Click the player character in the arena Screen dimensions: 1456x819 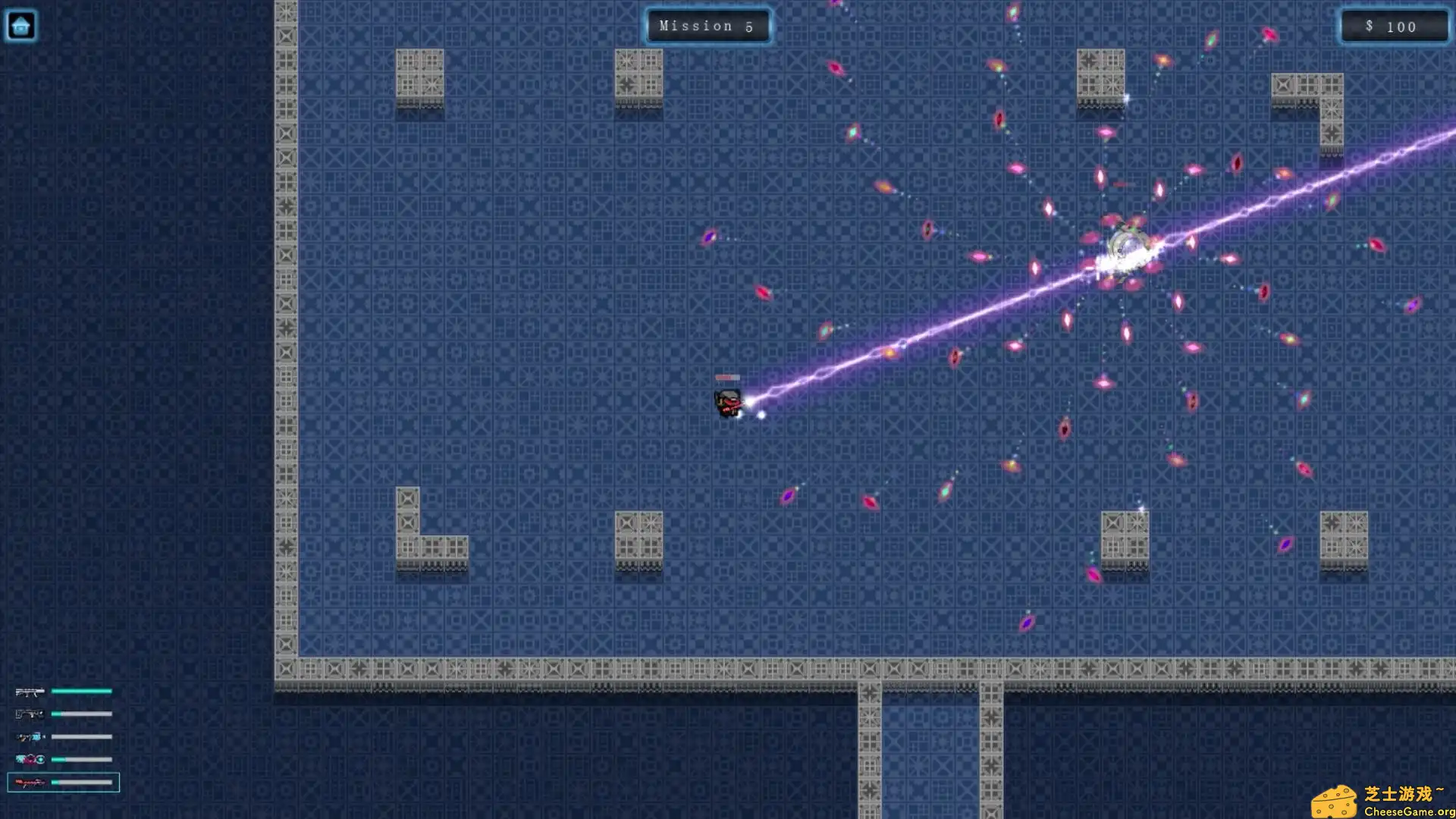[726, 404]
